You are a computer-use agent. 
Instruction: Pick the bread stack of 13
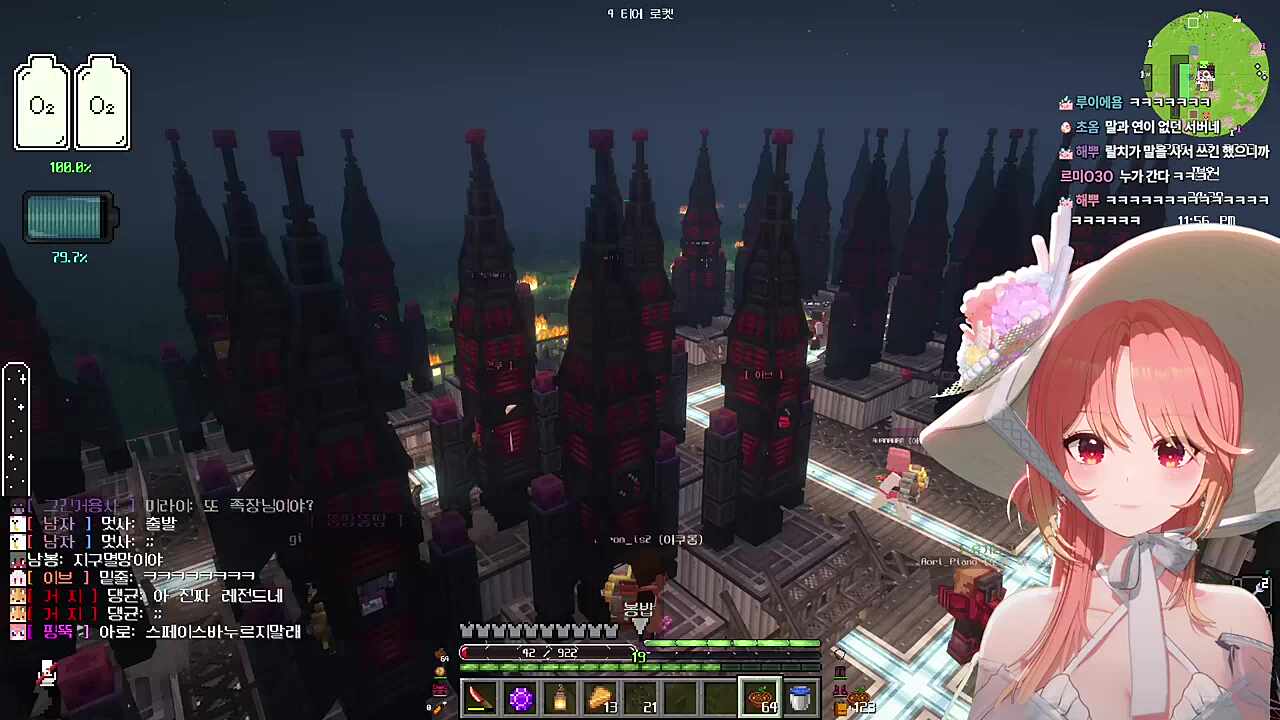pos(600,698)
